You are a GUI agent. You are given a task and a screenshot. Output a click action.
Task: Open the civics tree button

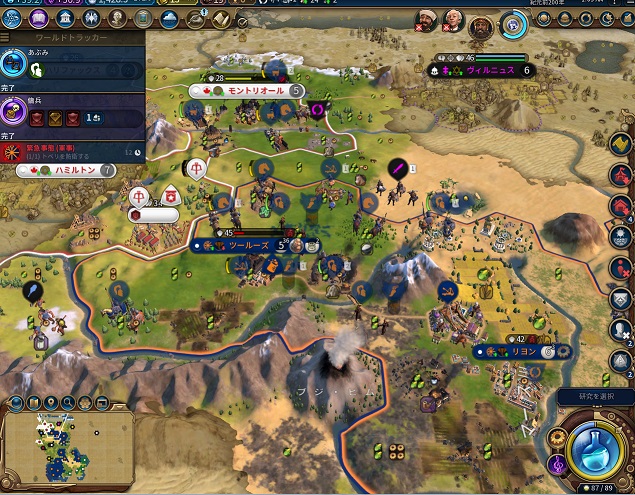point(39,20)
